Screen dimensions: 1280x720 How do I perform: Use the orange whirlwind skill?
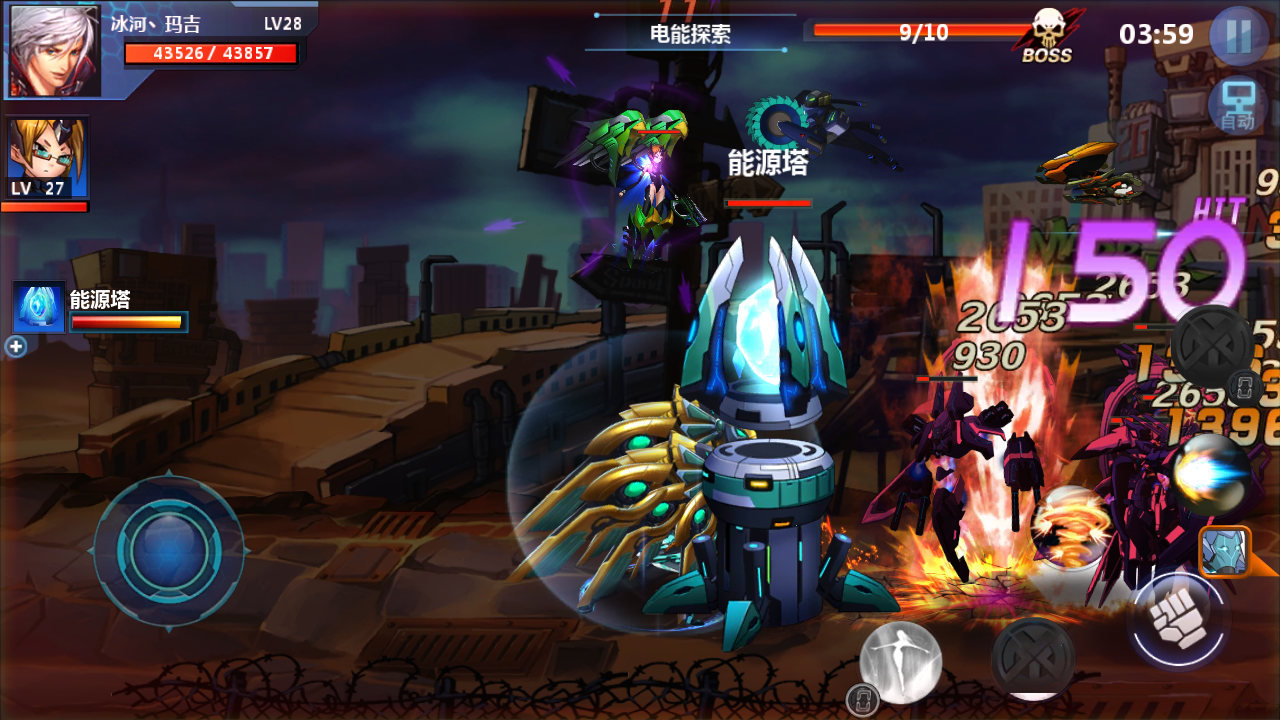coord(1068,526)
